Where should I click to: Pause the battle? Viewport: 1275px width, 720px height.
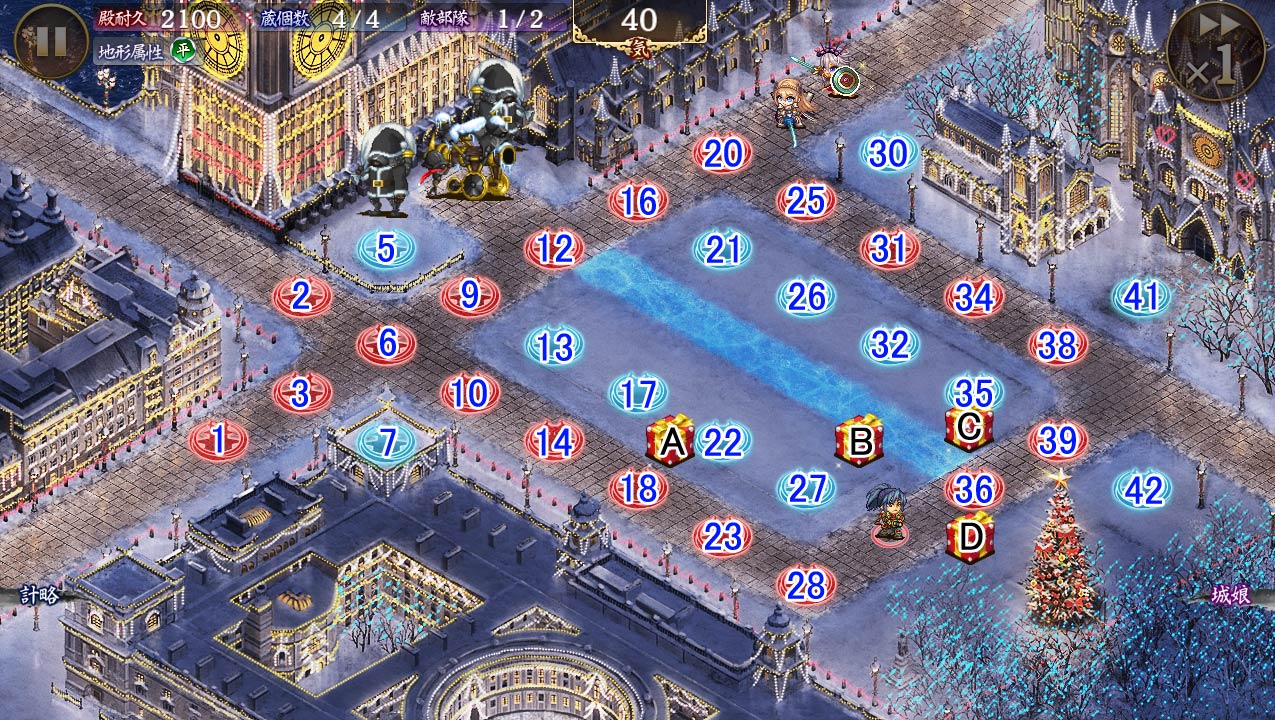(51, 41)
